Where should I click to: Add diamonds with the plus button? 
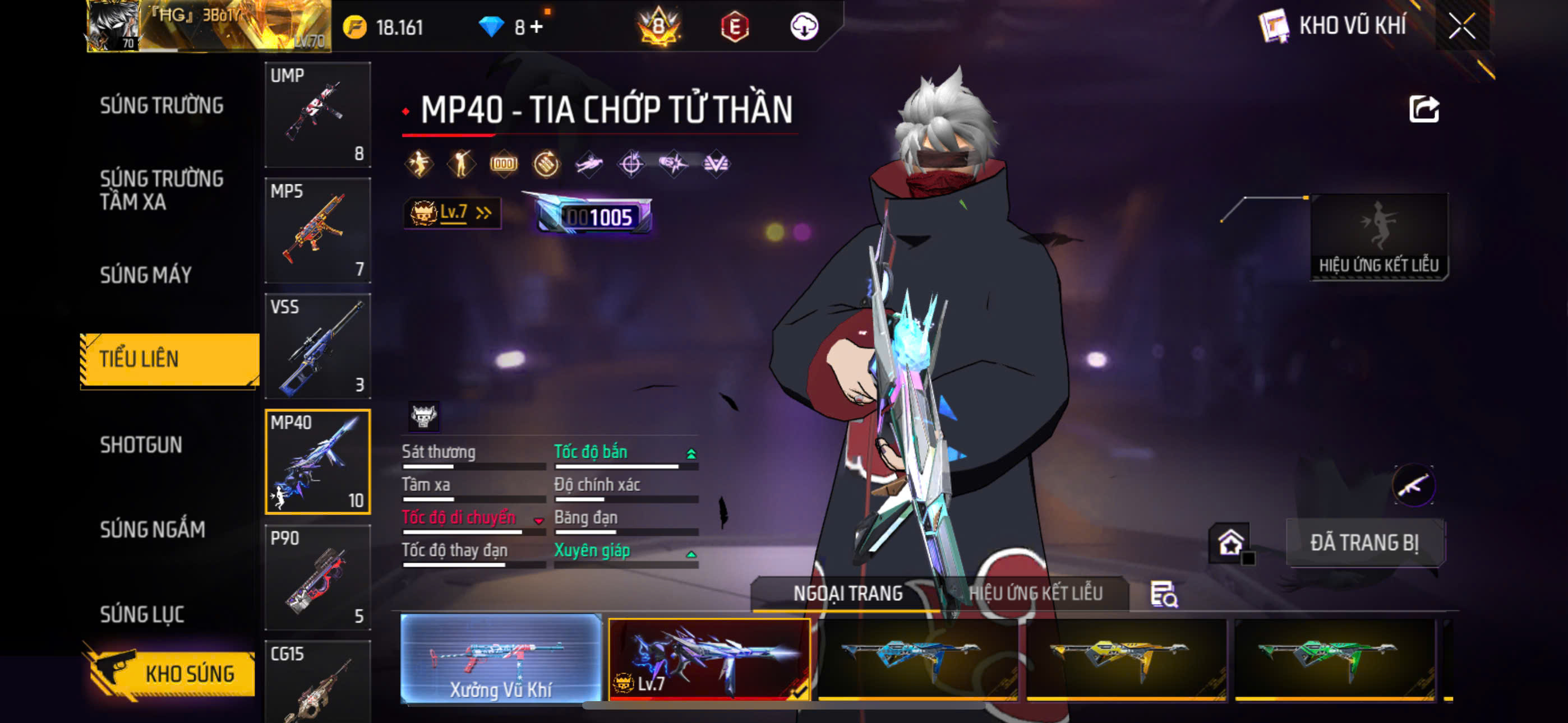537,27
